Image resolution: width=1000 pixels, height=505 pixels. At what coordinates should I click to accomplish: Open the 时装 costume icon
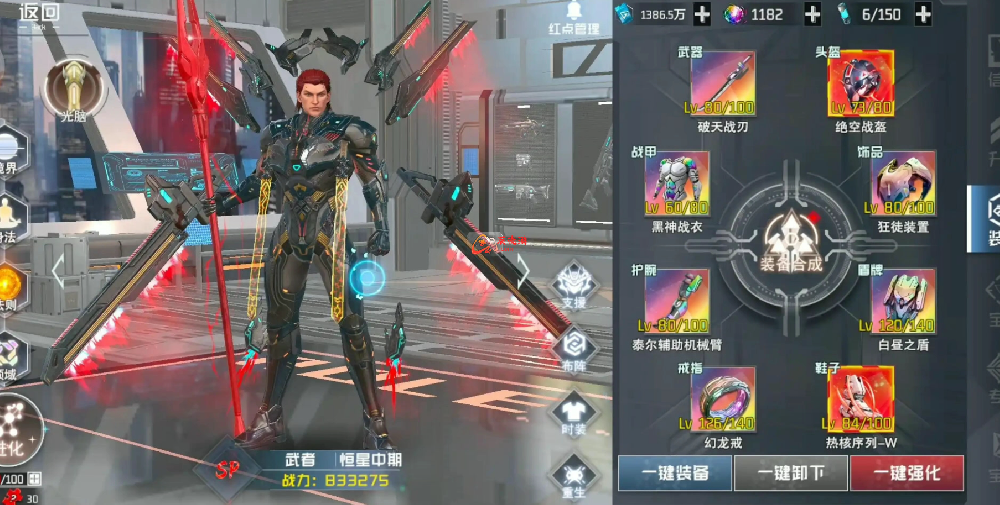574,411
